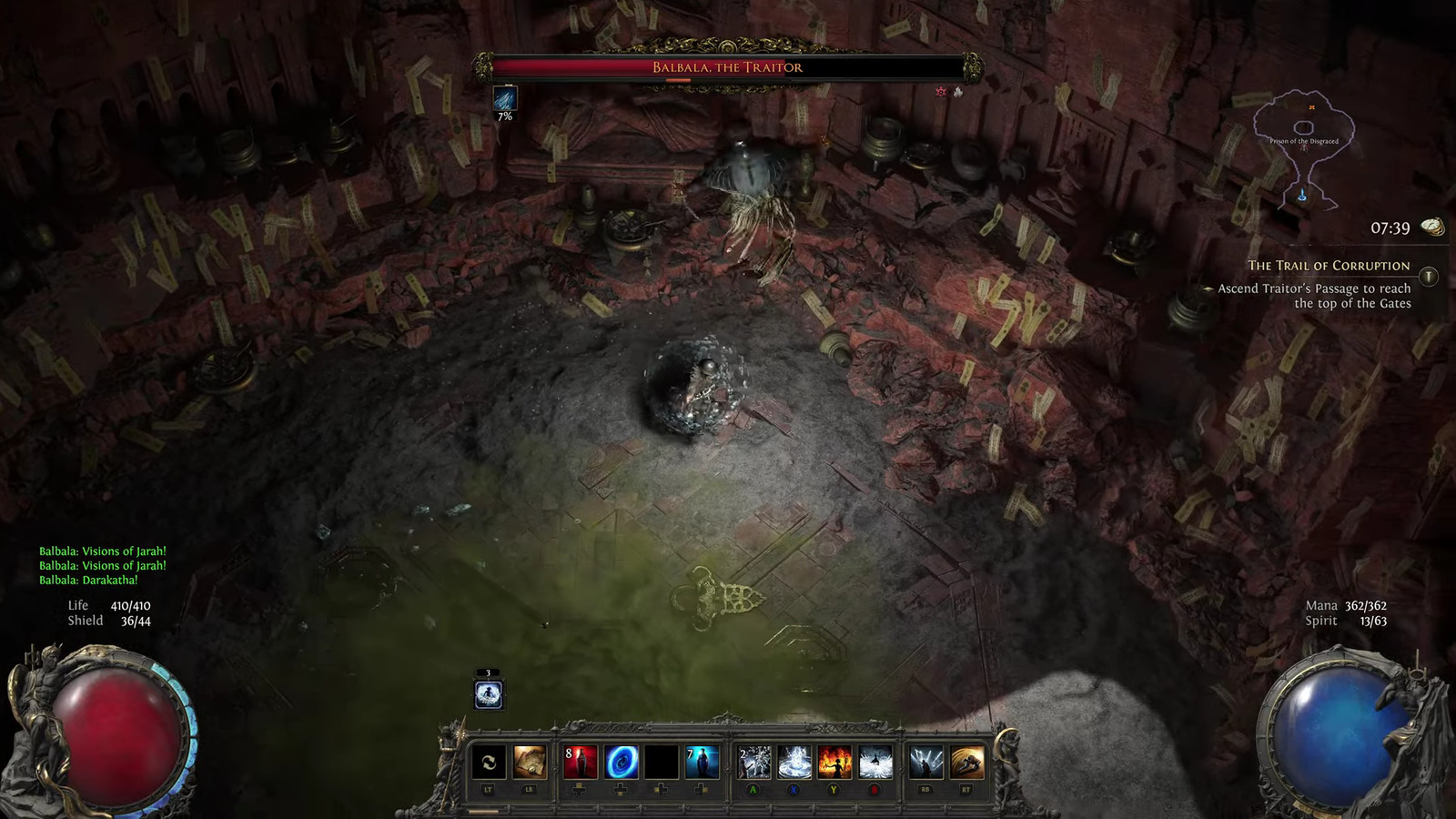
Task: Cast the fire wall flame skill
Action: tap(834, 763)
